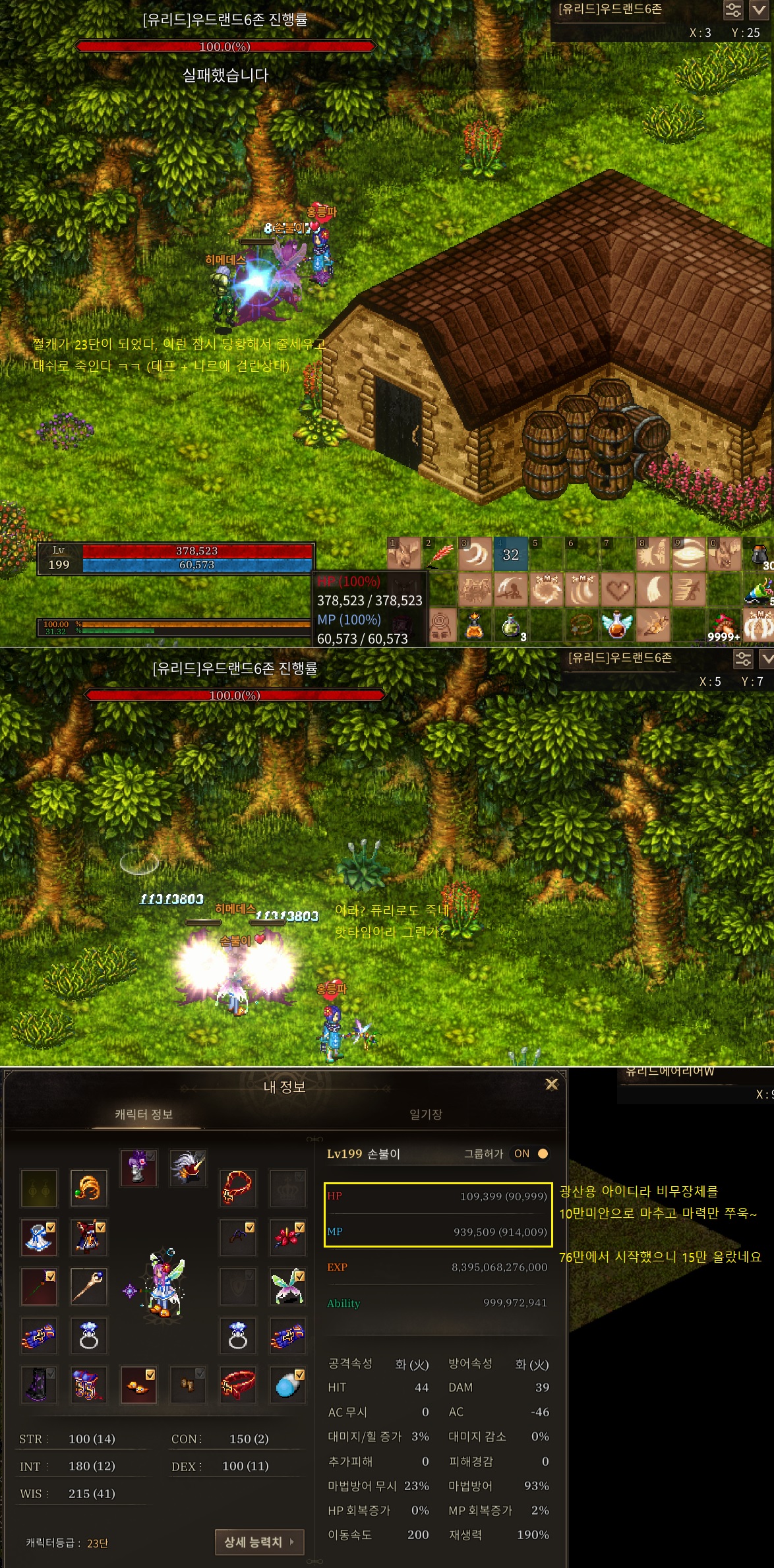Open the top minimap settings sliders button
The height and width of the screenshot is (1568, 774).
coord(733,10)
